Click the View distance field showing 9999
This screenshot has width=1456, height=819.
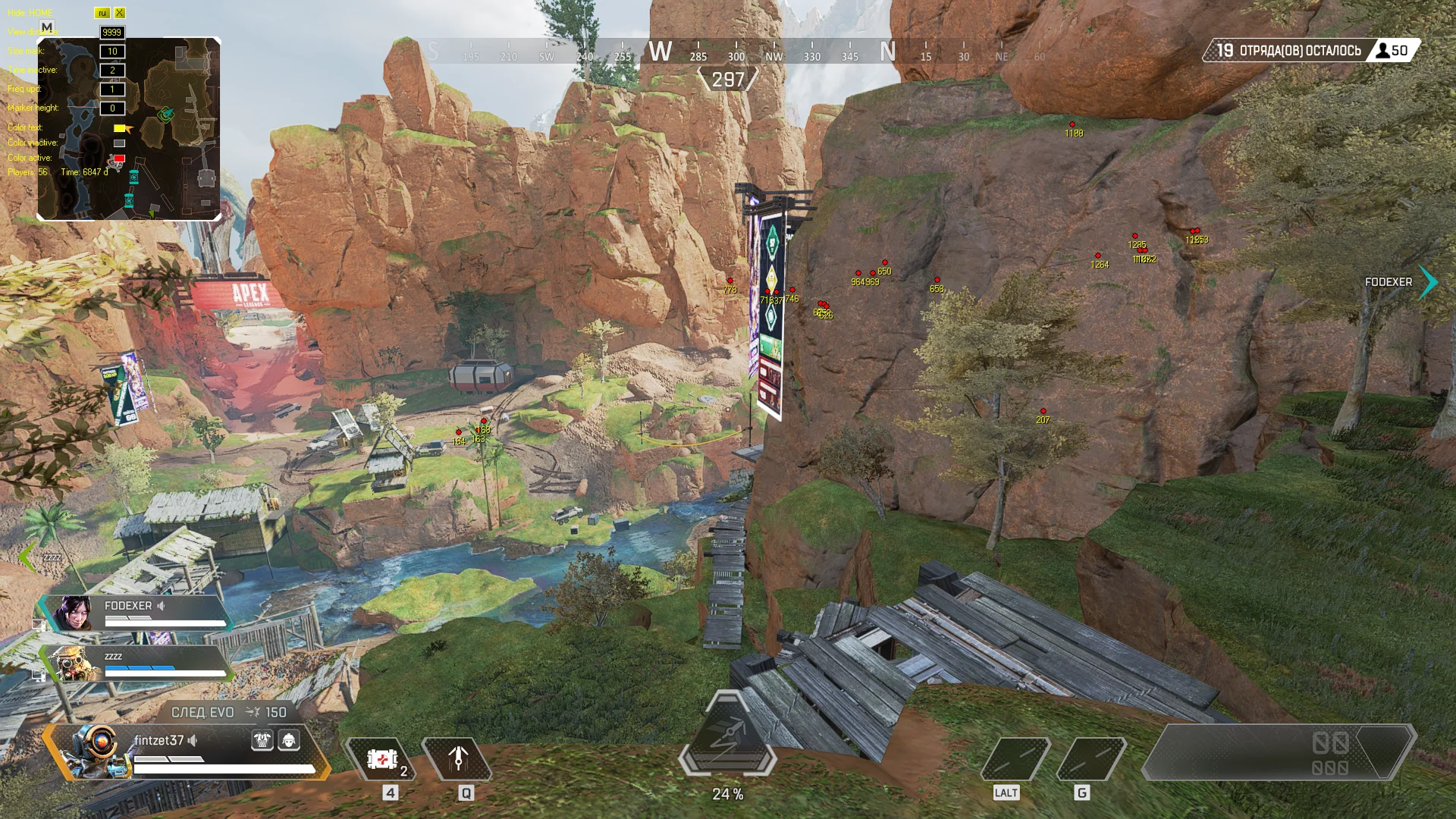pyautogui.click(x=111, y=32)
